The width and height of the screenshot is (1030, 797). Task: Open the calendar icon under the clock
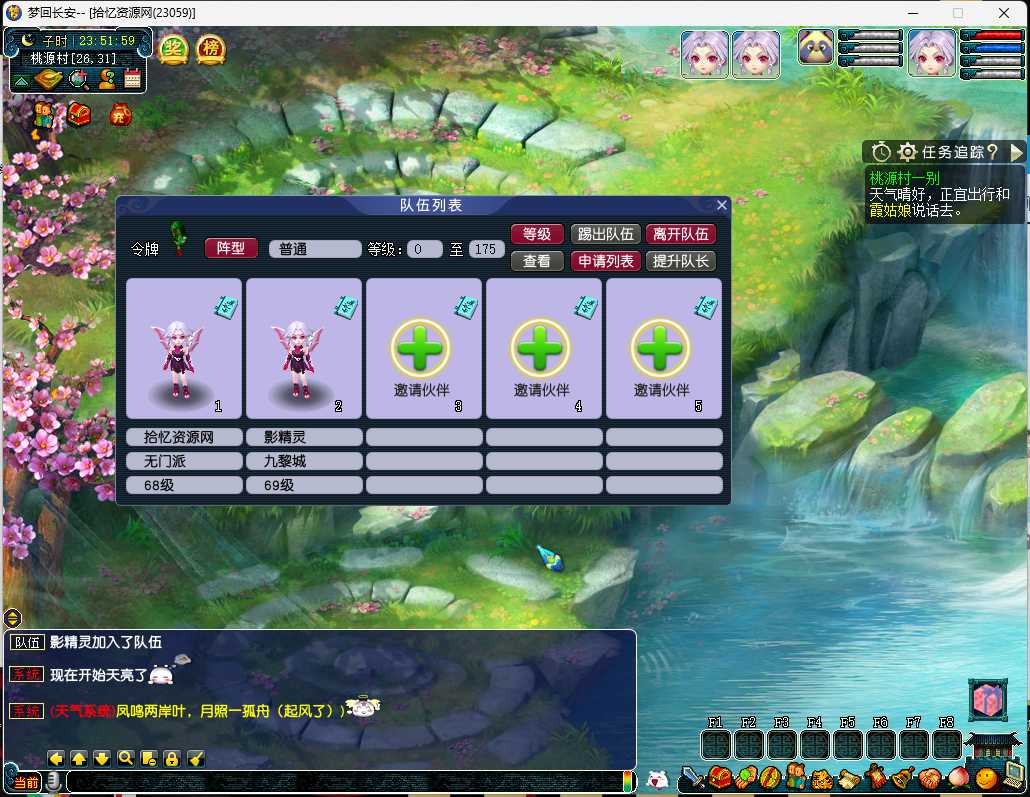click(132, 79)
